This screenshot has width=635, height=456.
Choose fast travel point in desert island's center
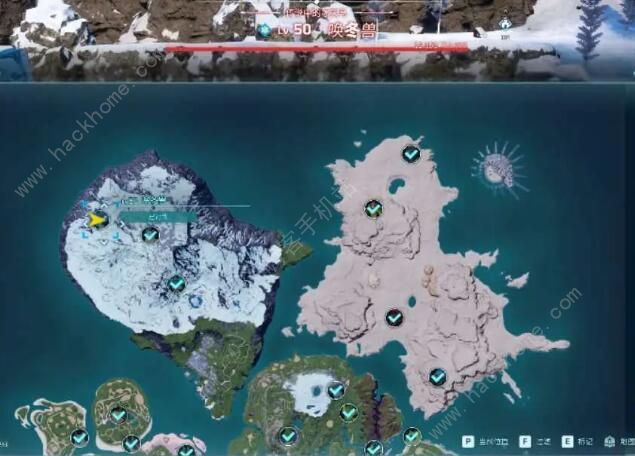click(x=394, y=317)
